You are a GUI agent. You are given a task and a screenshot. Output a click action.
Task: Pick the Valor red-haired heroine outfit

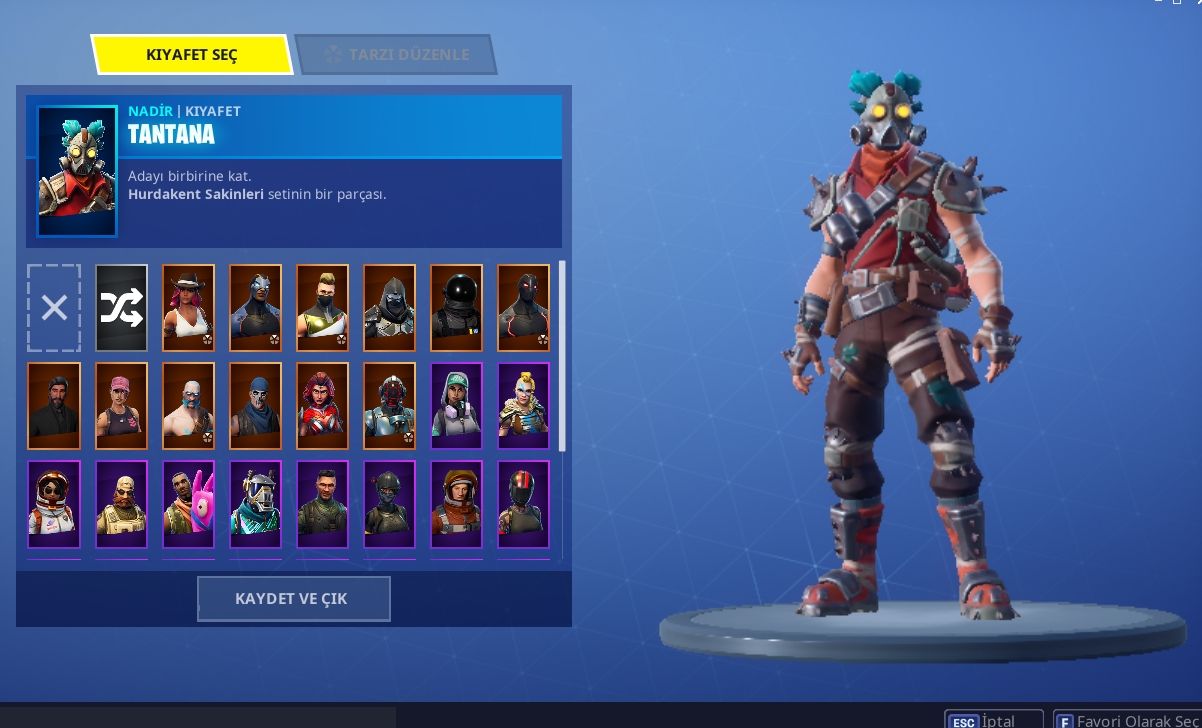click(x=322, y=406)
